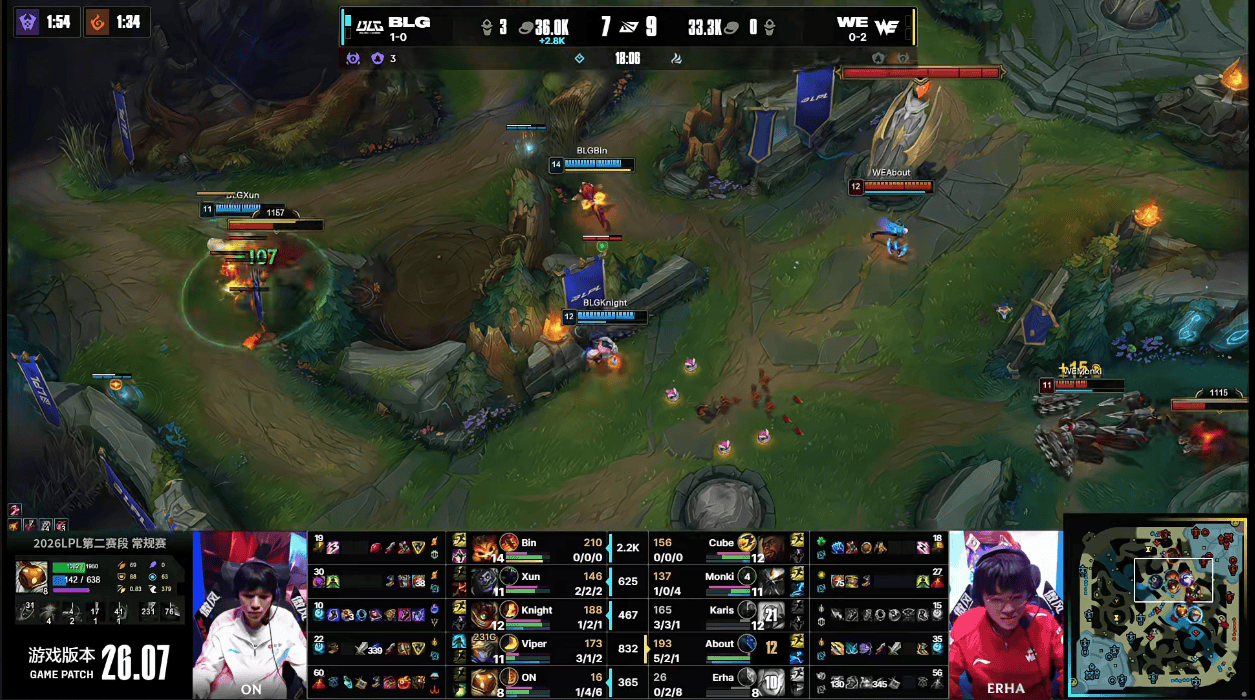The width and height of the screenshot is (1255, 700).
Task: Click the orange dragon timer icon
Action: click(x=97, y=21)
